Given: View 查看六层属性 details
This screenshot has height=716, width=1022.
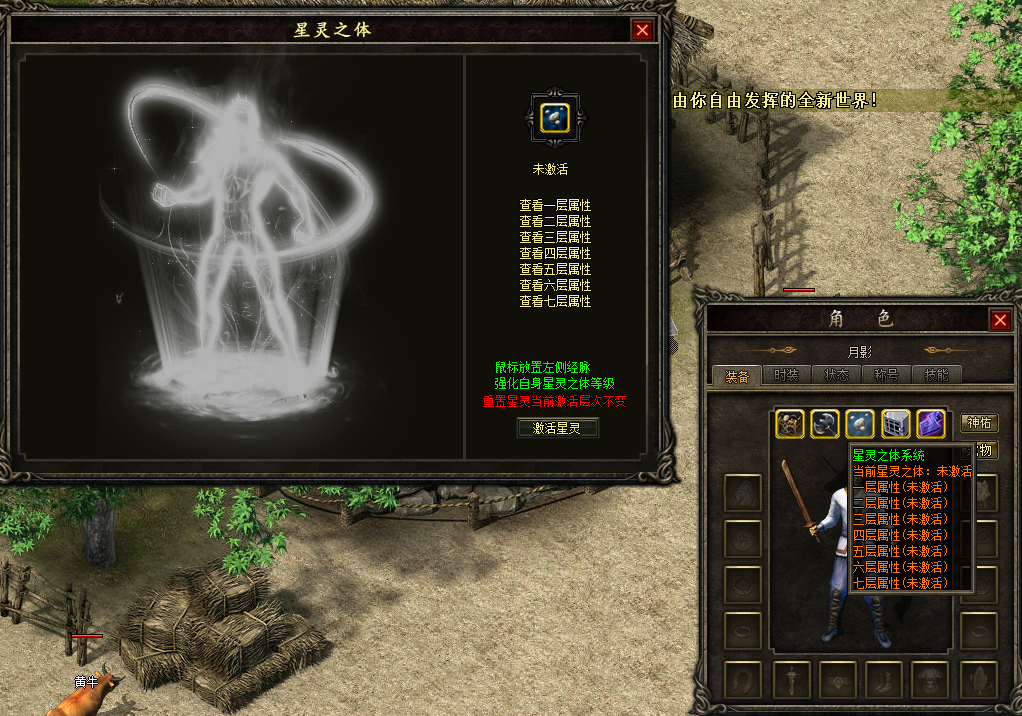Looking at the screenshot, I should point(555,285).
